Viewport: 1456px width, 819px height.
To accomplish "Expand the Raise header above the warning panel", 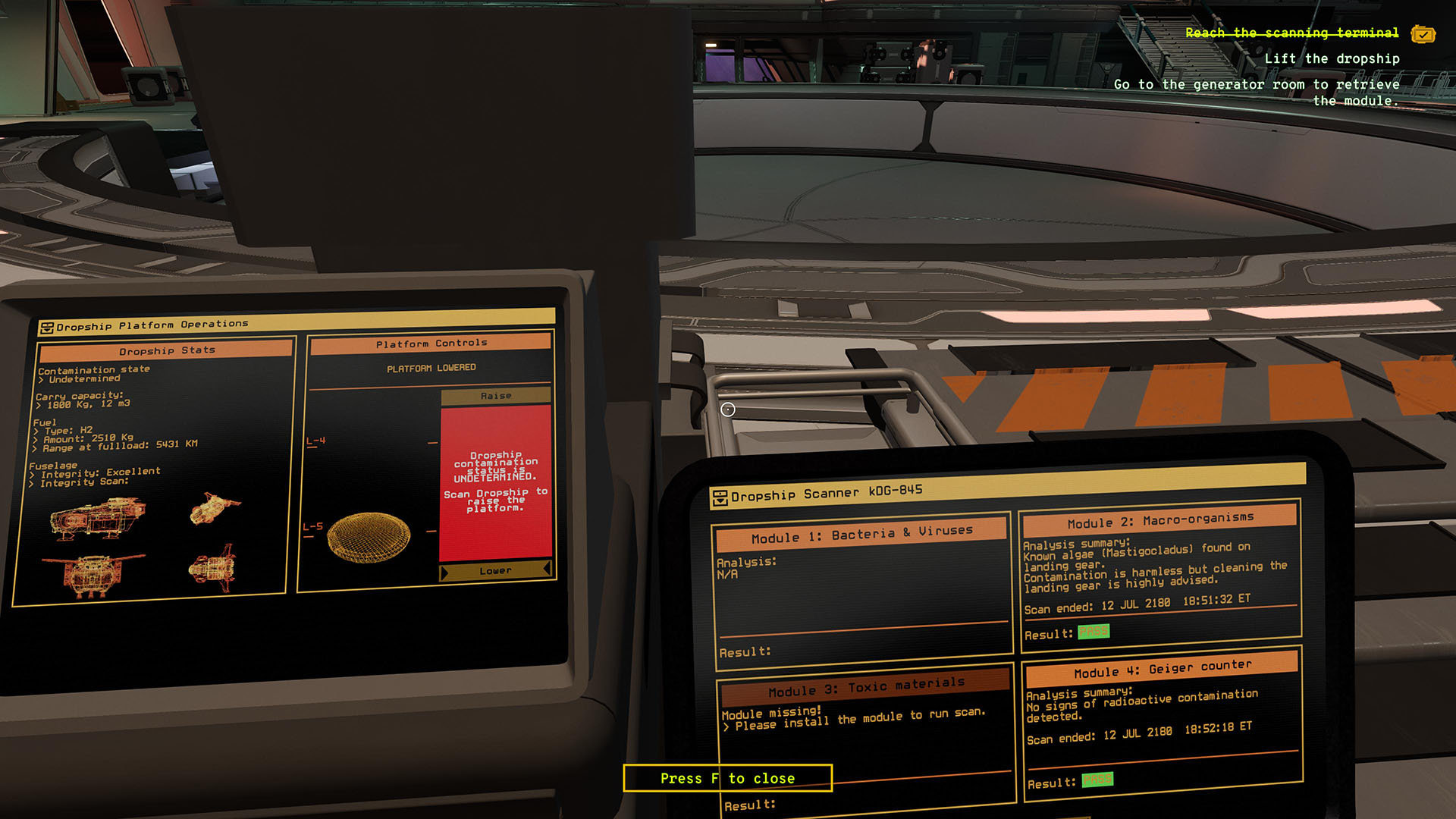I will (497, 395).
